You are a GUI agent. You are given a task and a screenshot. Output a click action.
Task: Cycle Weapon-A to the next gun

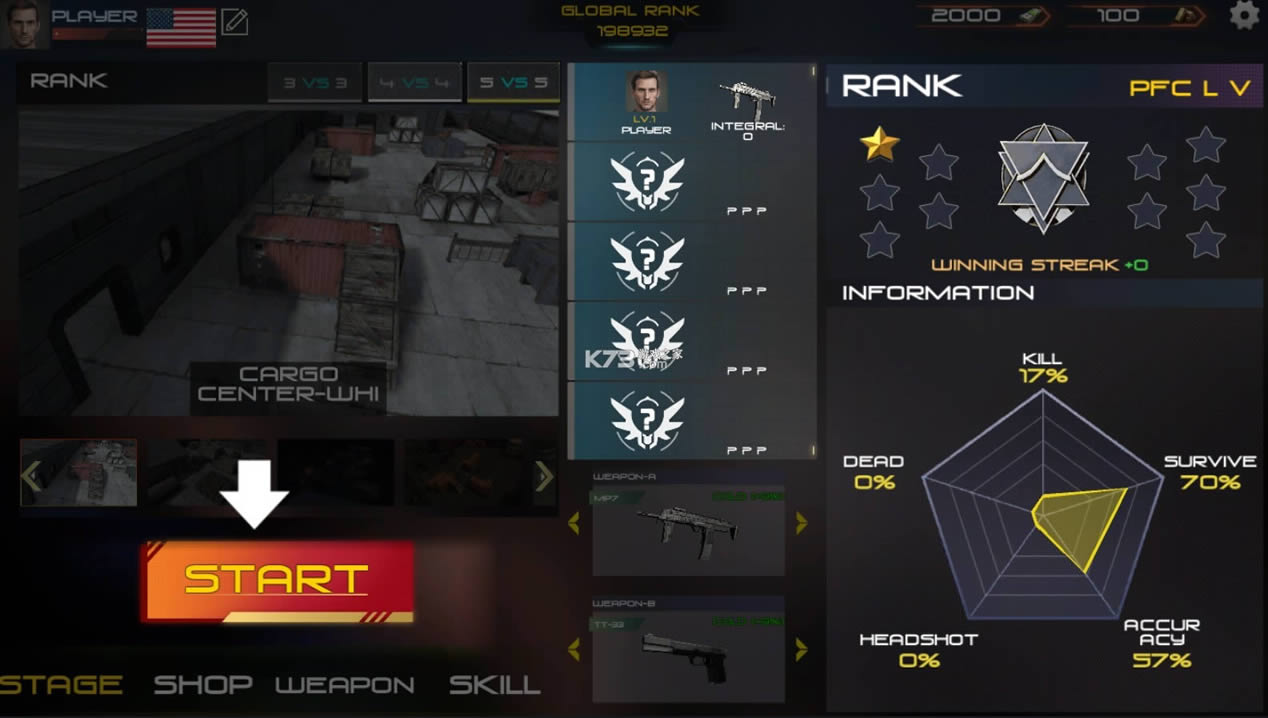point(801,522)
